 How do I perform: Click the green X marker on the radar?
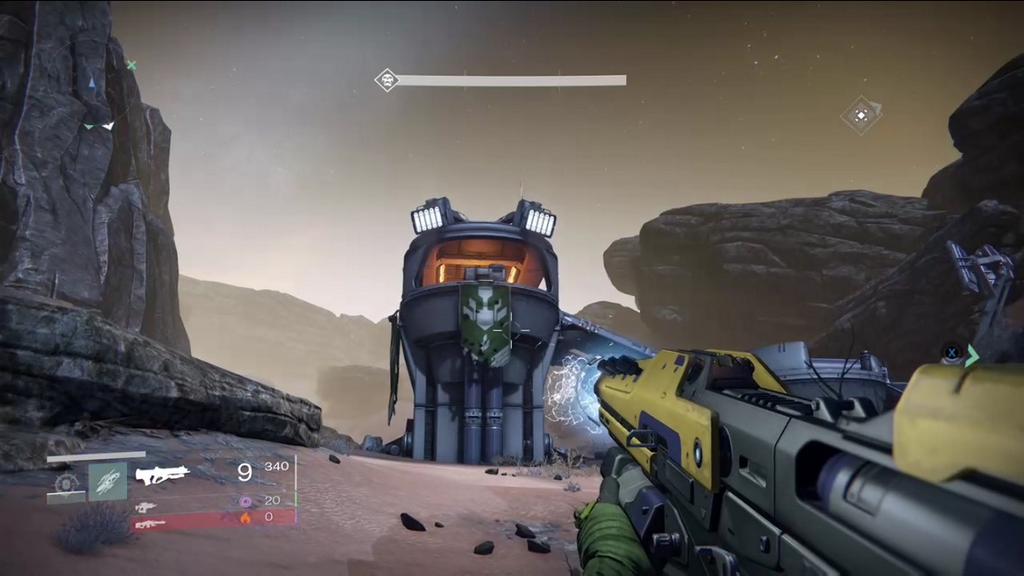[x=131, y=65]
